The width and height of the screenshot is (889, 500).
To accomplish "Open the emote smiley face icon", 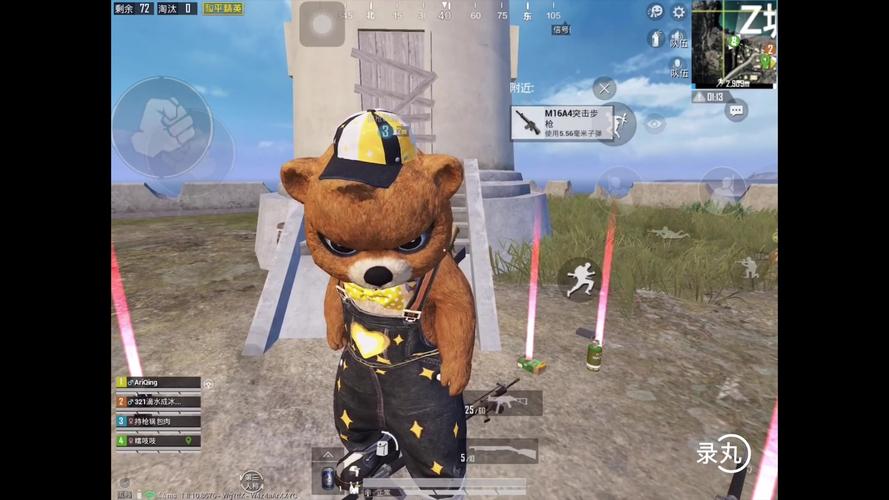I will pos(655,12).
